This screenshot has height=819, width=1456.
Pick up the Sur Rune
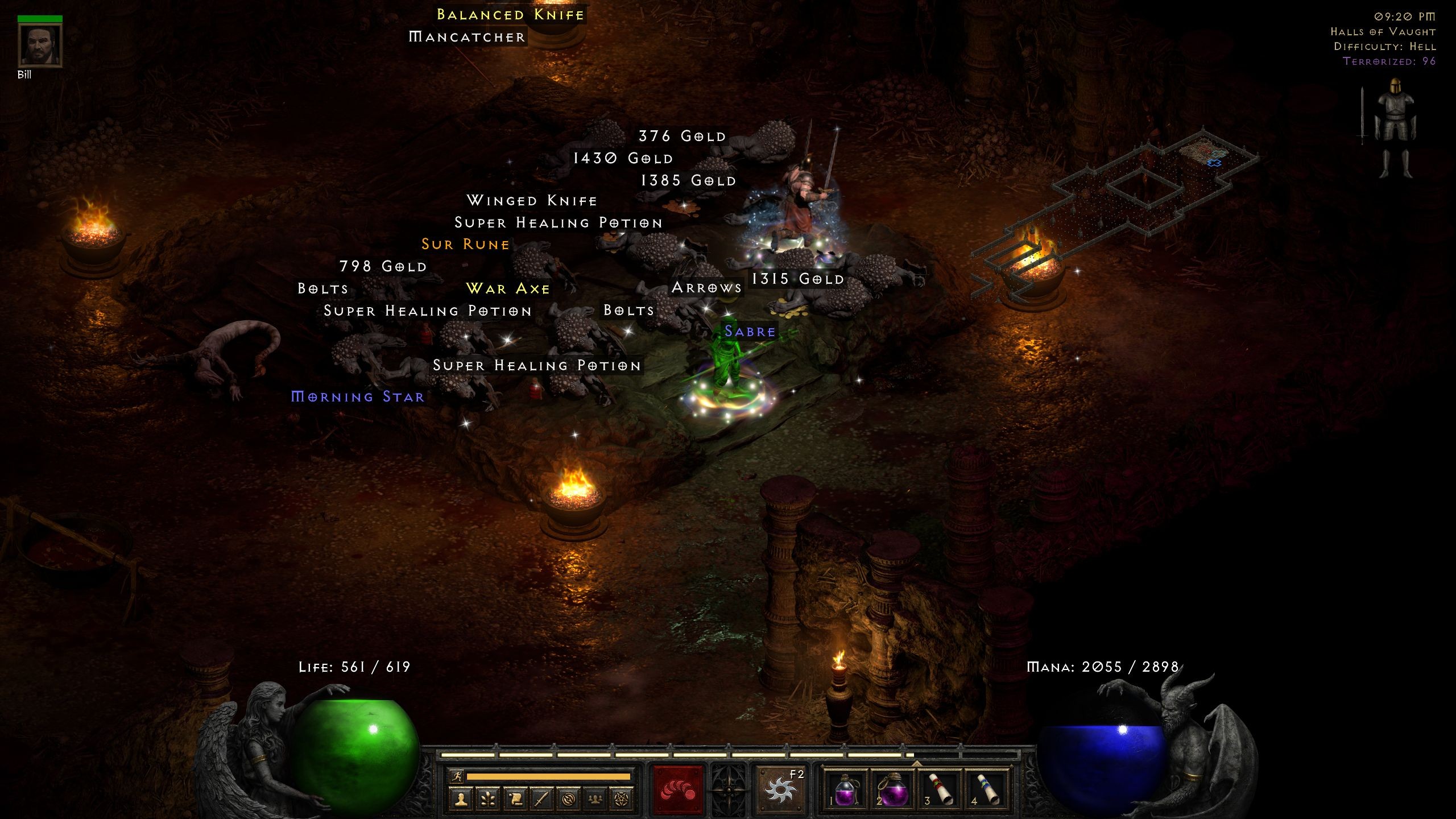coord(465,245)
